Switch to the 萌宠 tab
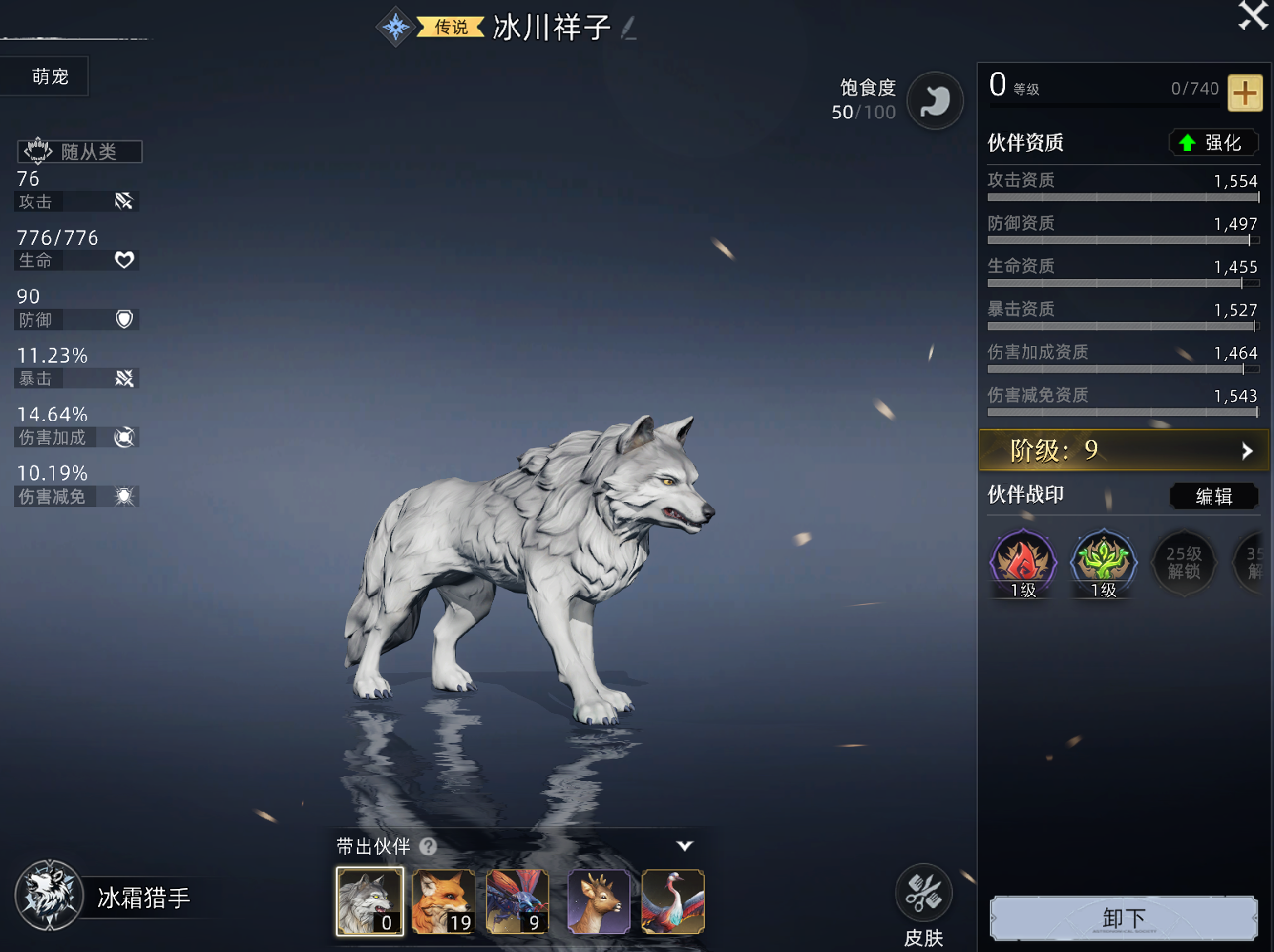 tap(44, 76)
